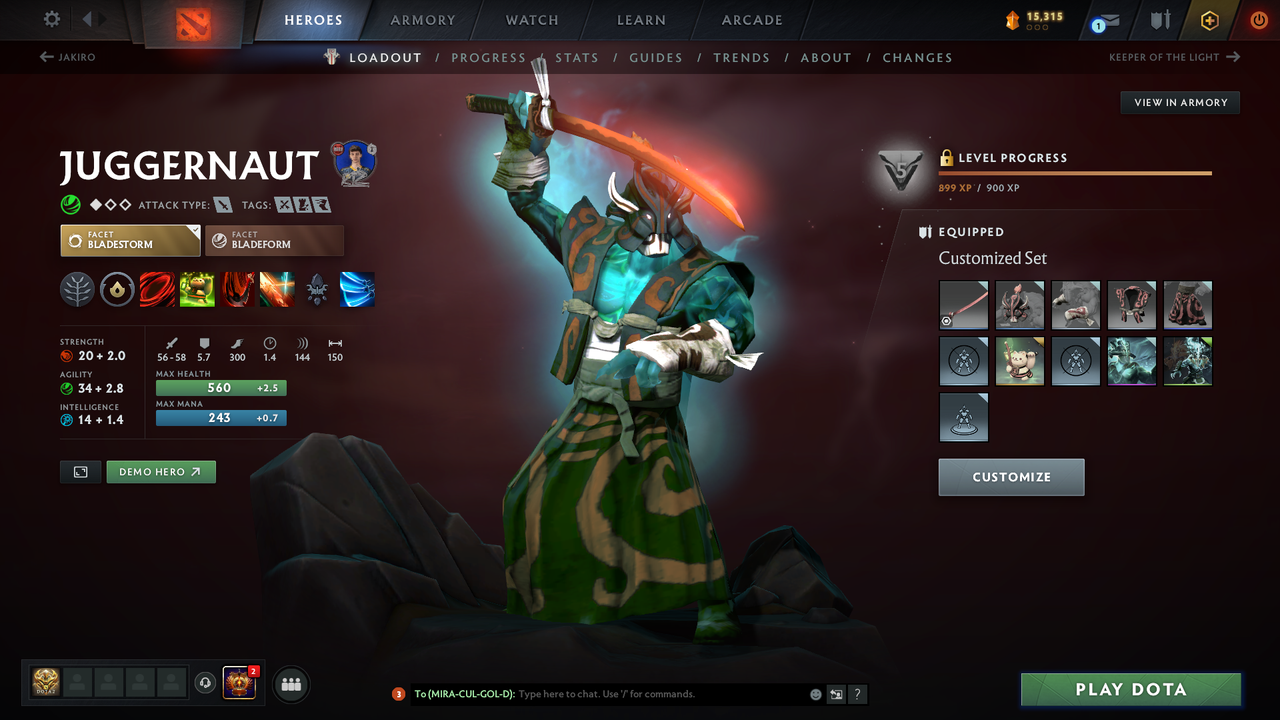
Task: Click the golden Dota Plus hexagon icon
Action: pos(1209,19)
